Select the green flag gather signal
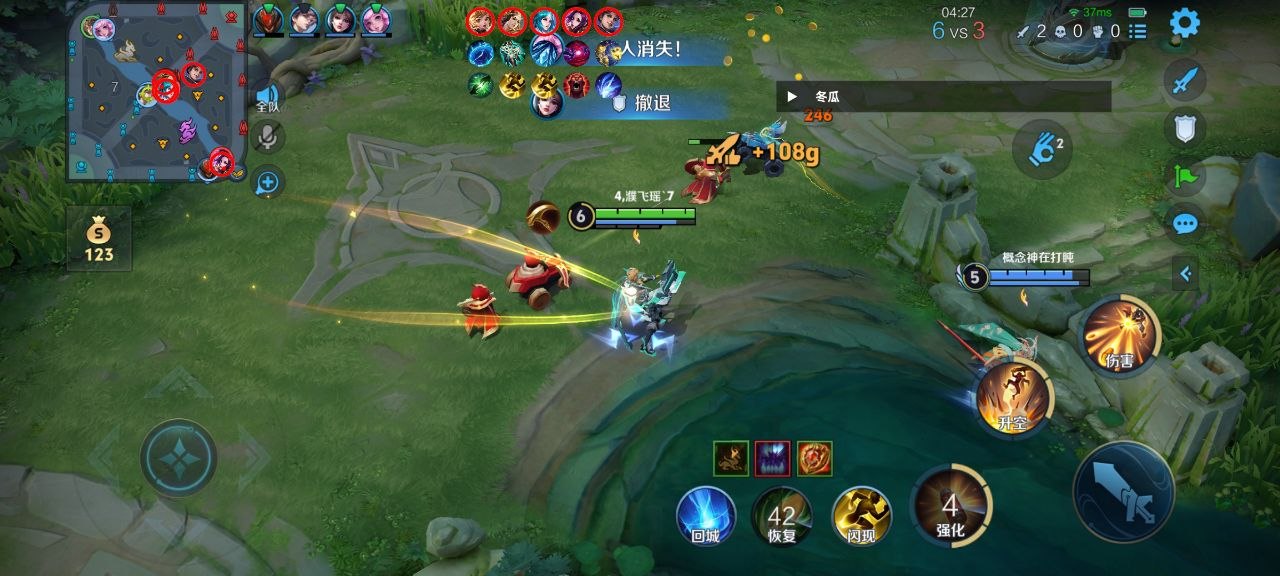The image size is (1280, 576). click(1185, 175)
